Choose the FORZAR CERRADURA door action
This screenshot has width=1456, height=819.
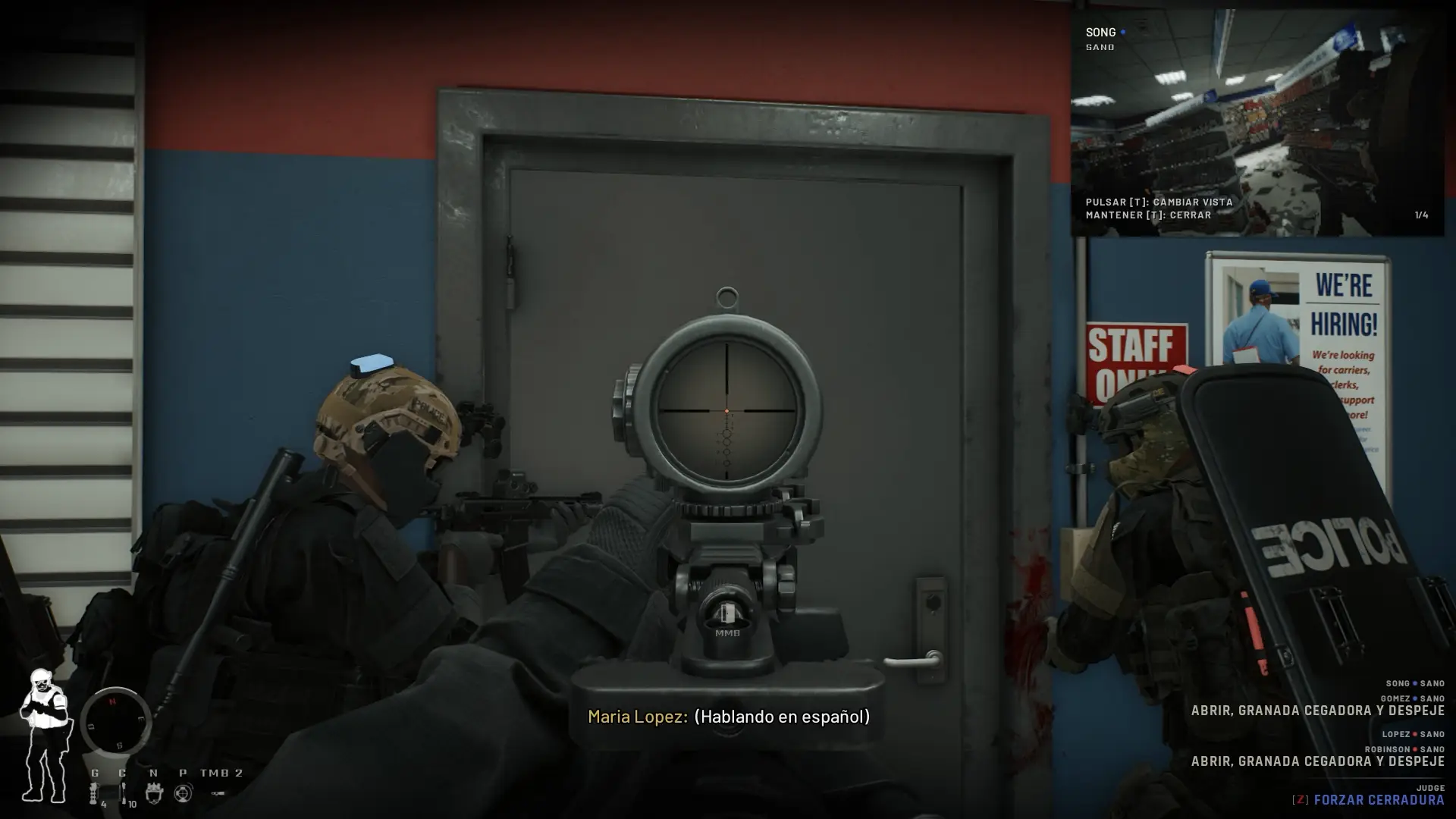(1378, 800)
